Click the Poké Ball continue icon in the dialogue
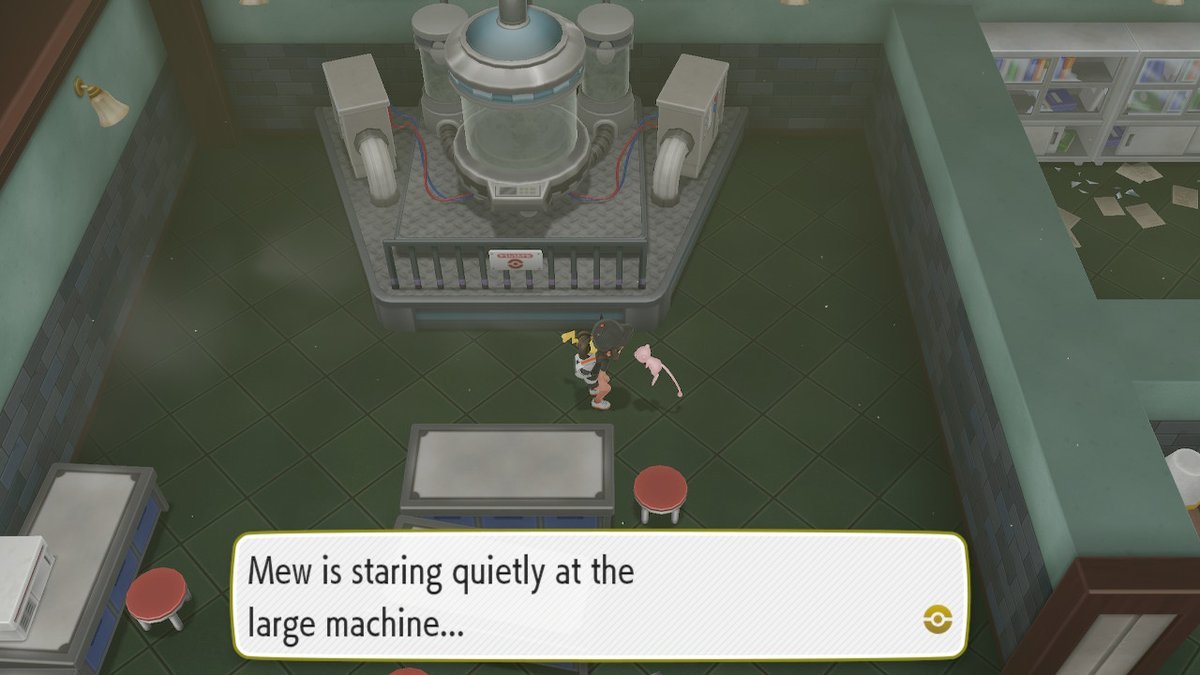The image size is (1200, 675). pyautogui.click(x=938, y=618)
